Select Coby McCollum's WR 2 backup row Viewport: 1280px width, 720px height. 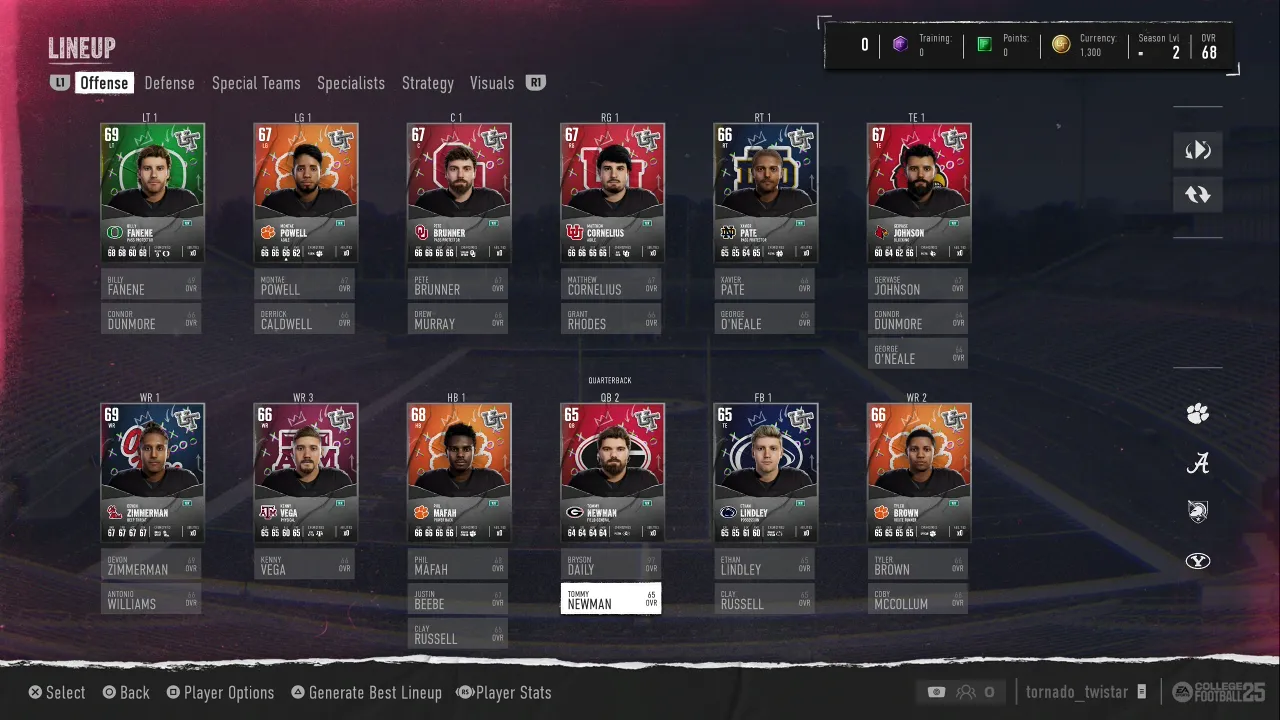pyautogui.click(x=918, y=599)
